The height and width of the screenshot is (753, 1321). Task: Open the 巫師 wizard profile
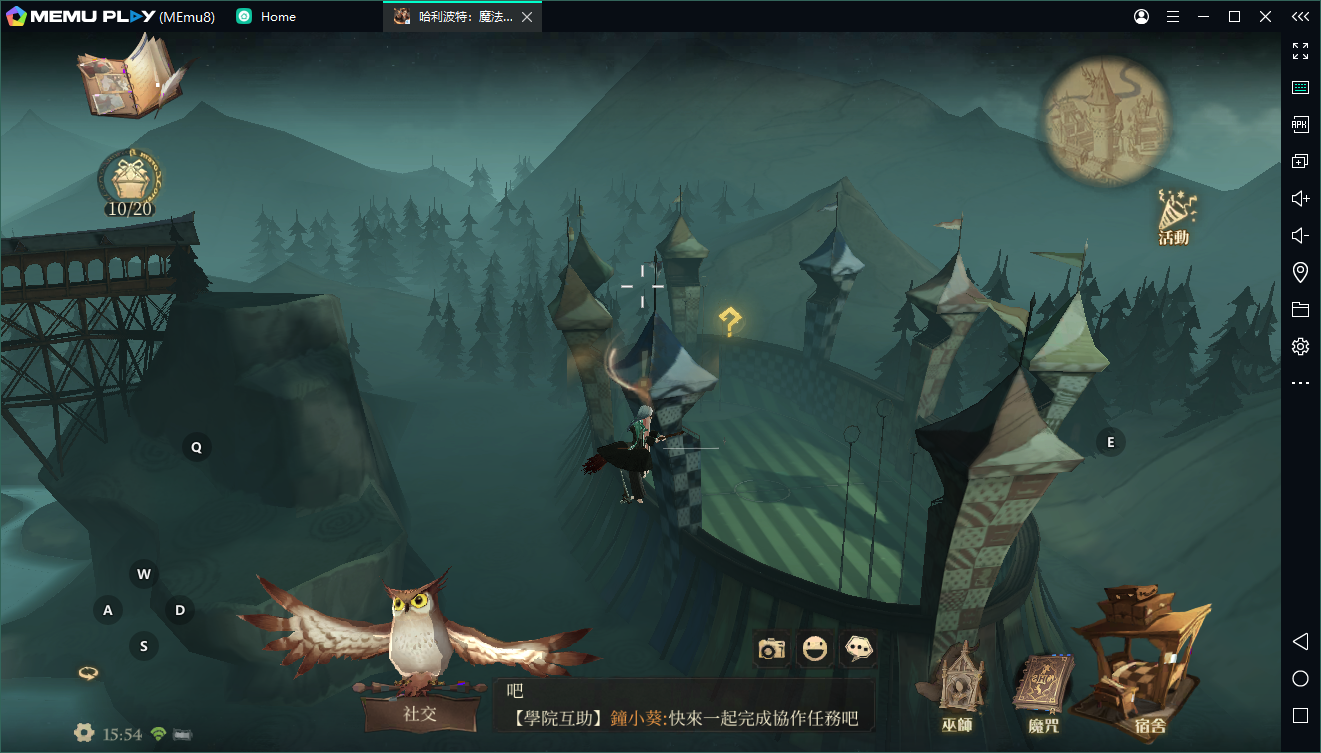(x=957, y=690)
